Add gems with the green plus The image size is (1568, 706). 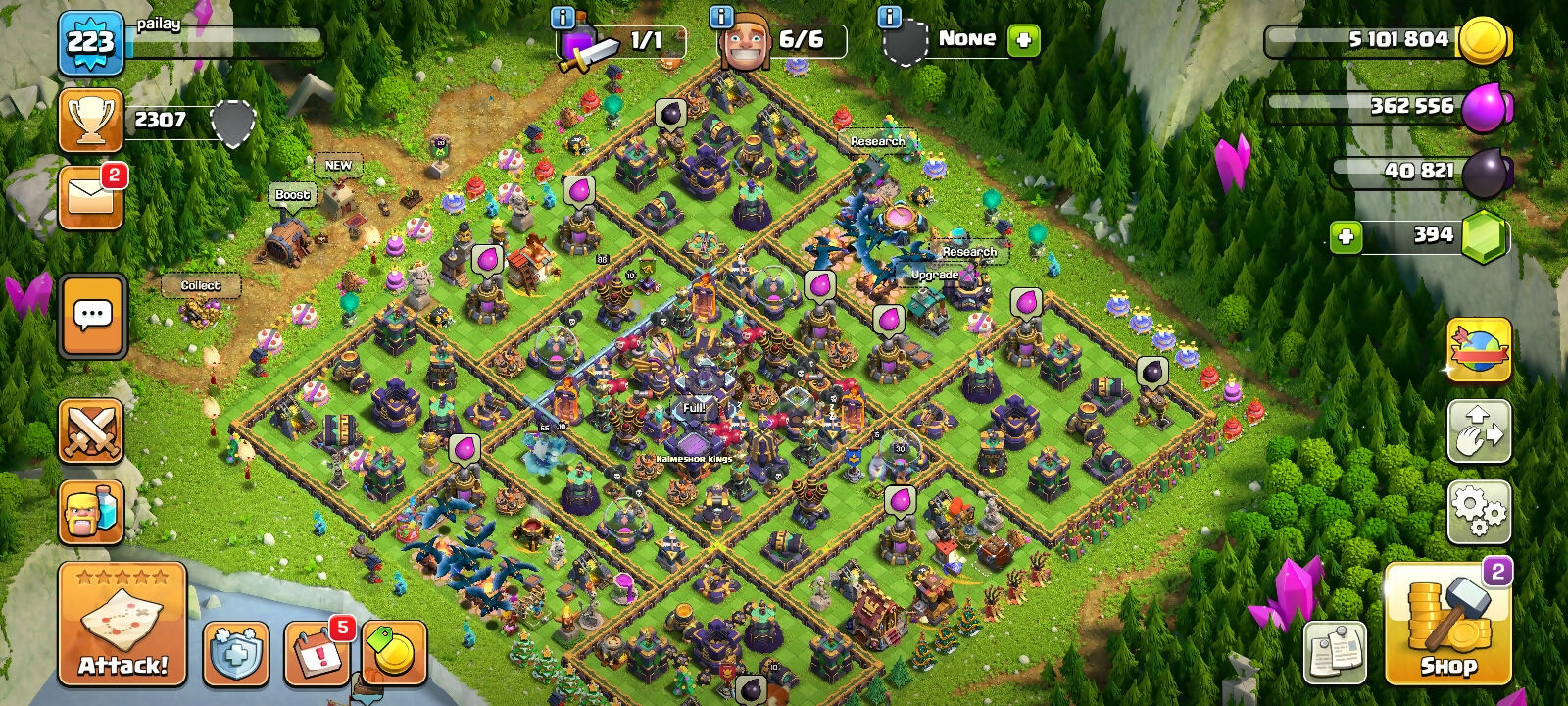[1347, 236]
